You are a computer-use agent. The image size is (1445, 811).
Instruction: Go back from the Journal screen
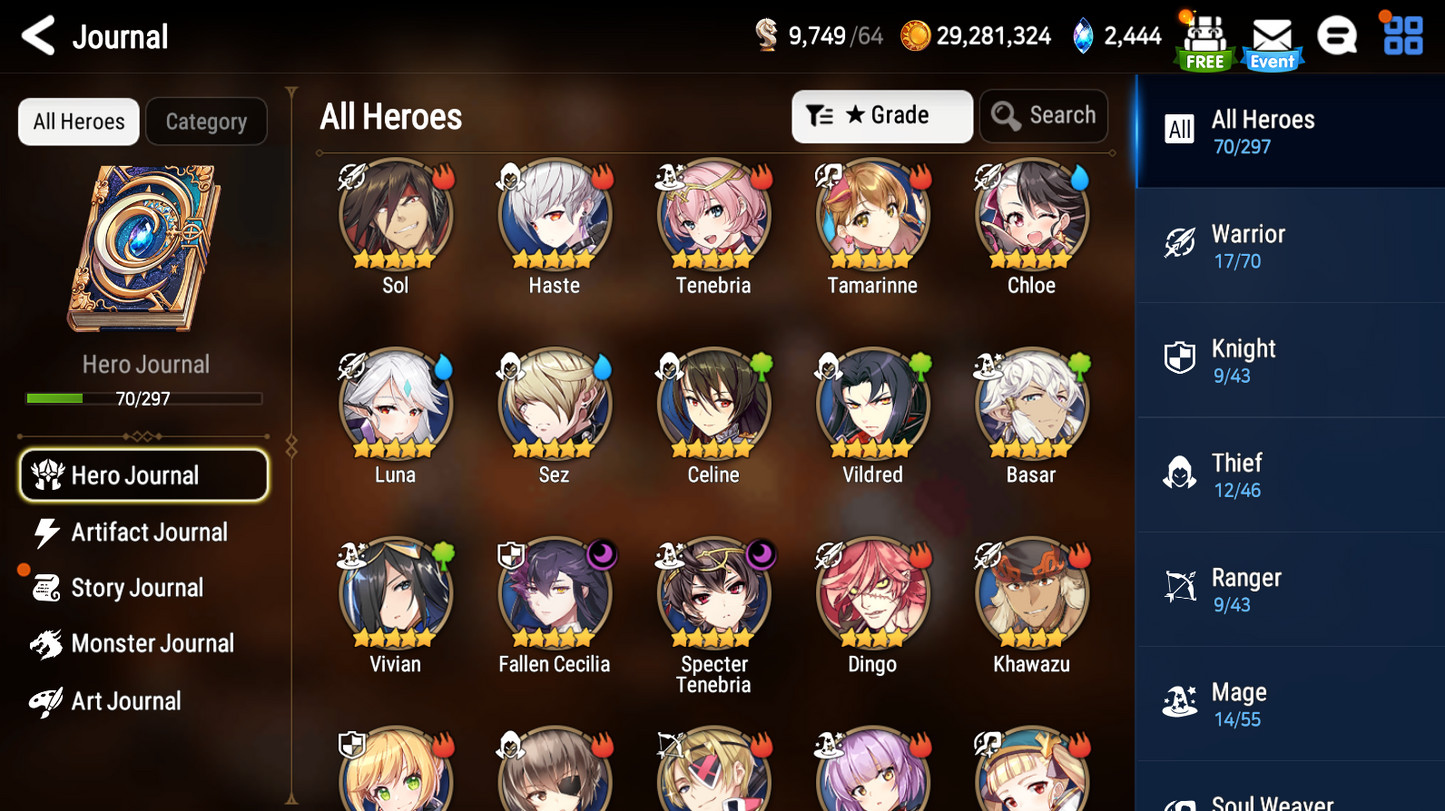coord(40,37)
